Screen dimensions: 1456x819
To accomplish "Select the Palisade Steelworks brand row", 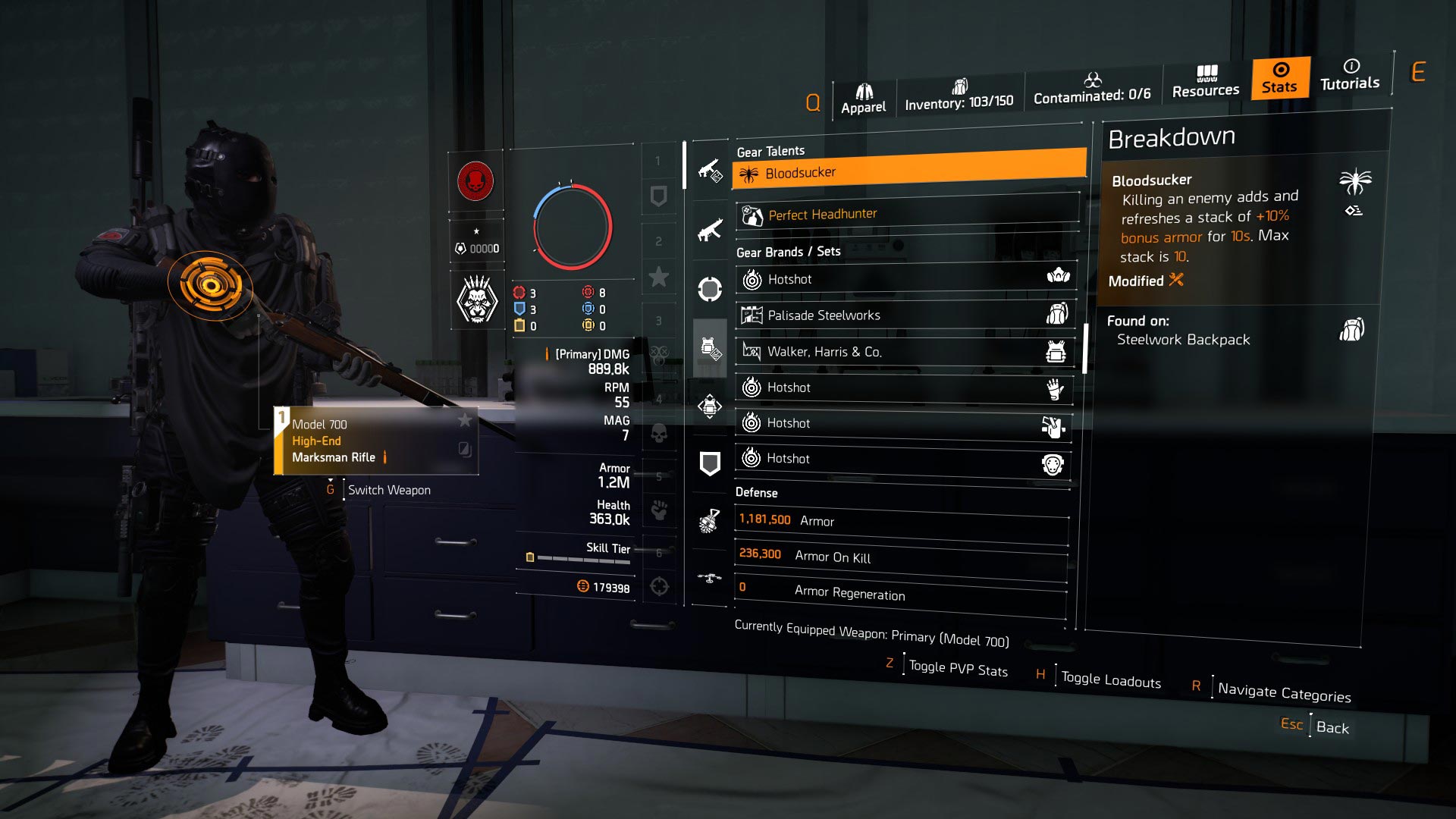I will [905, 315].
